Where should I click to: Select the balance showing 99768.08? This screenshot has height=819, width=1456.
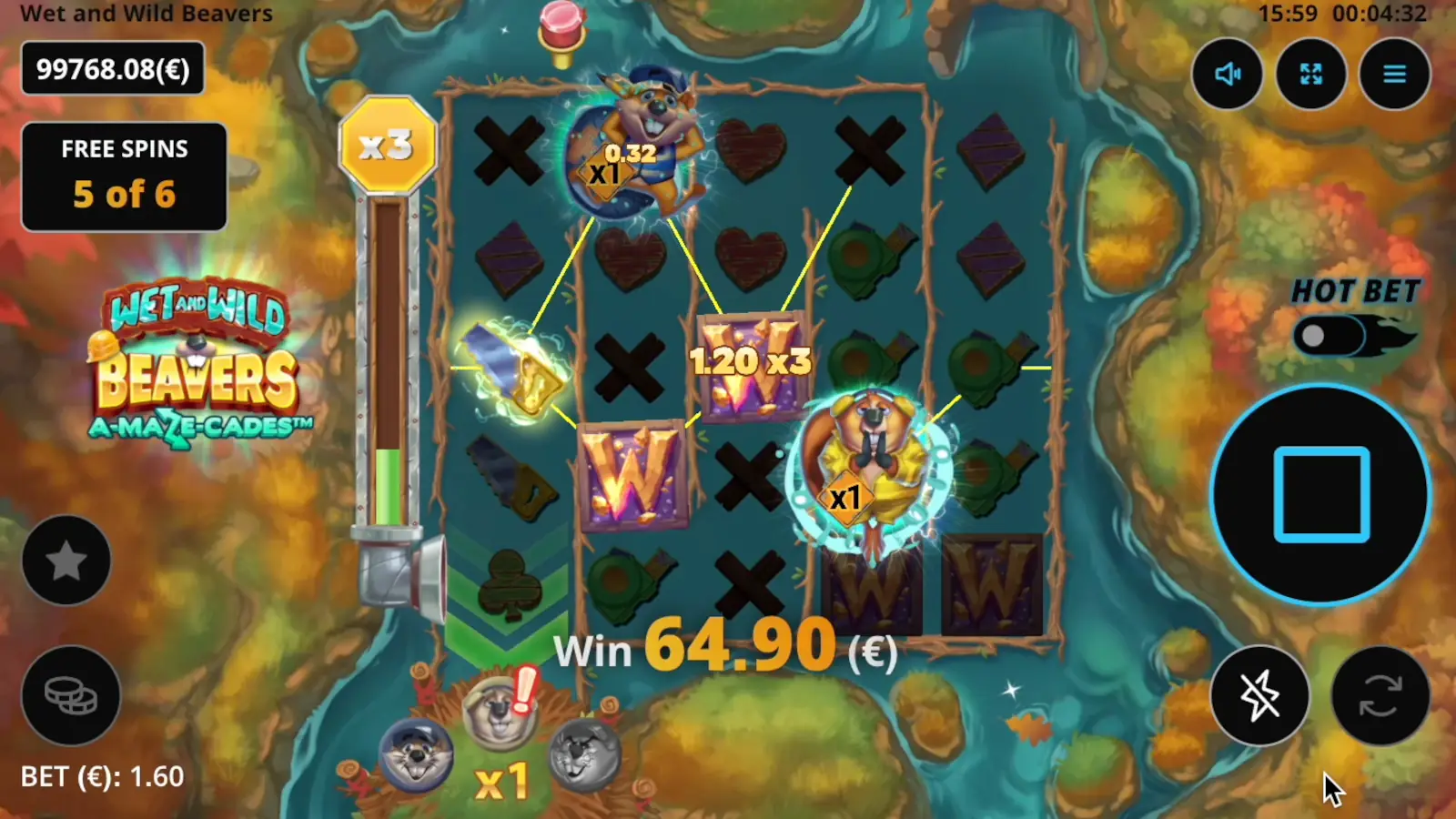[112, 69]
